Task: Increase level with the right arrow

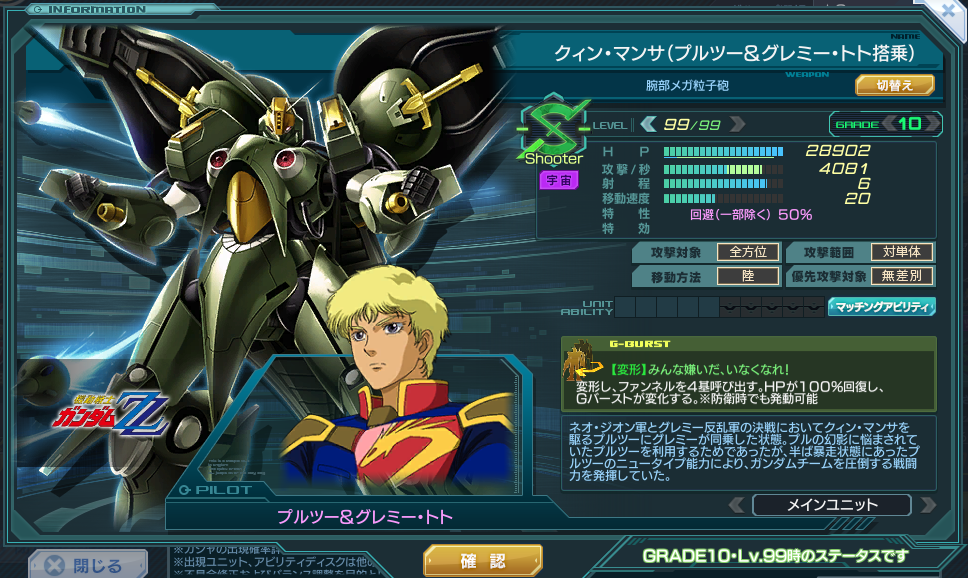Action: (737, 124)
